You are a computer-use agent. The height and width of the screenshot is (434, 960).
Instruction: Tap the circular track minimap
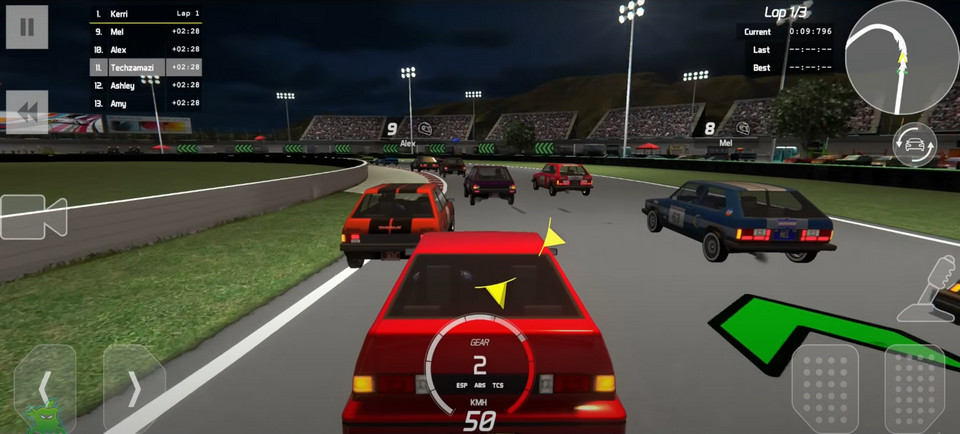click(x=901, y=57)
